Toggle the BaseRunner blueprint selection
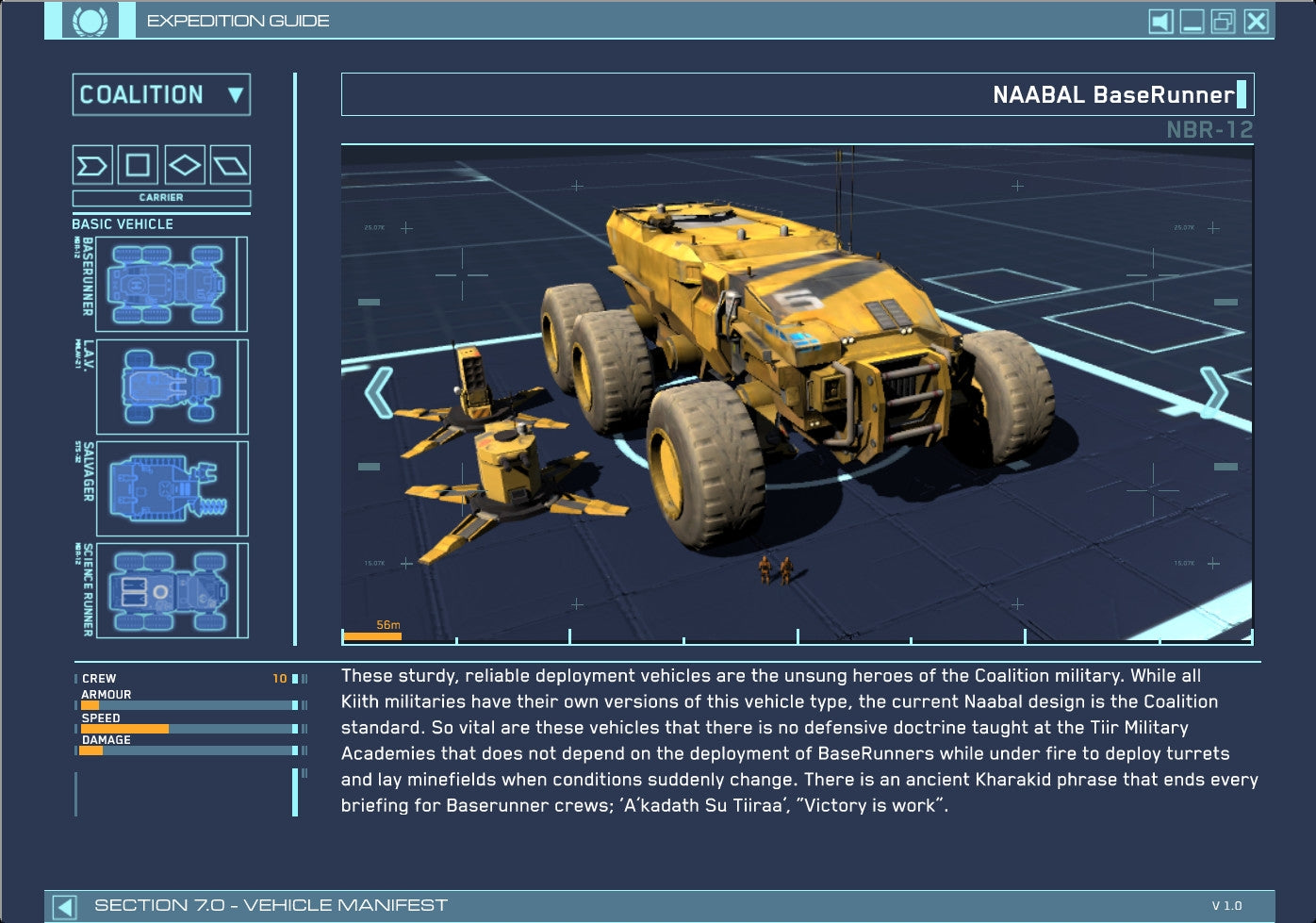This screenshot has height=923, width=1316. click(170, 283)
